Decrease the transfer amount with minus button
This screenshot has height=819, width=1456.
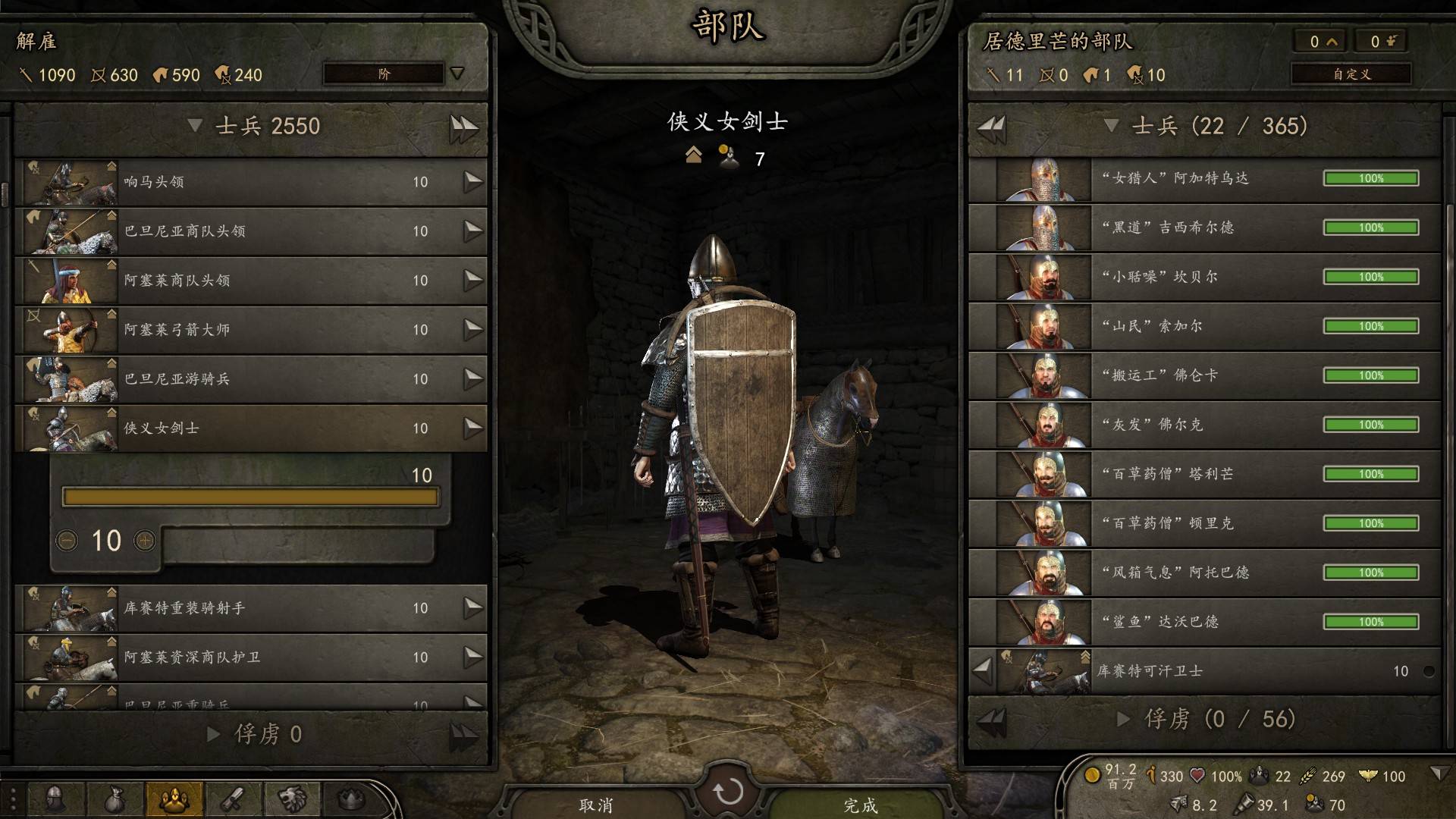tap(67, 541)
